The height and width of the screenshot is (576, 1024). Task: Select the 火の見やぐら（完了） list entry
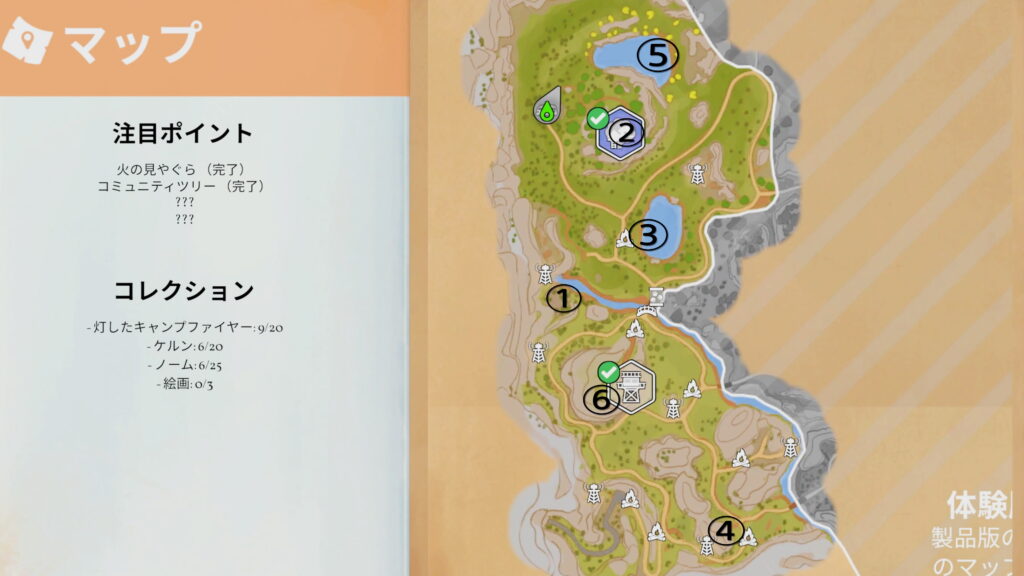[183, 169]
